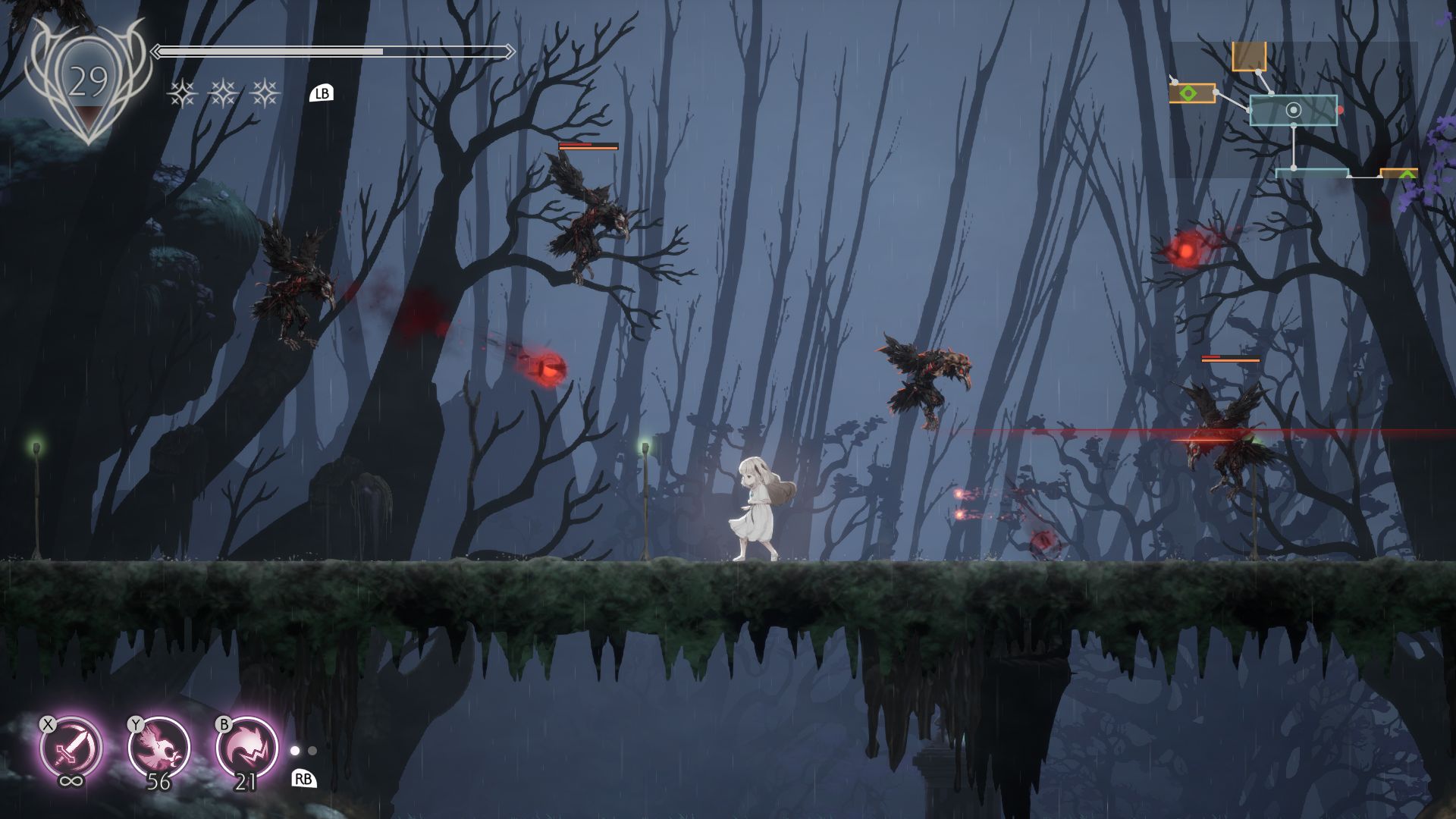The height and width of the screenshot is (819, 1456).
Task: Use the winged crow spirit skill
Action: tap(158, 747)
